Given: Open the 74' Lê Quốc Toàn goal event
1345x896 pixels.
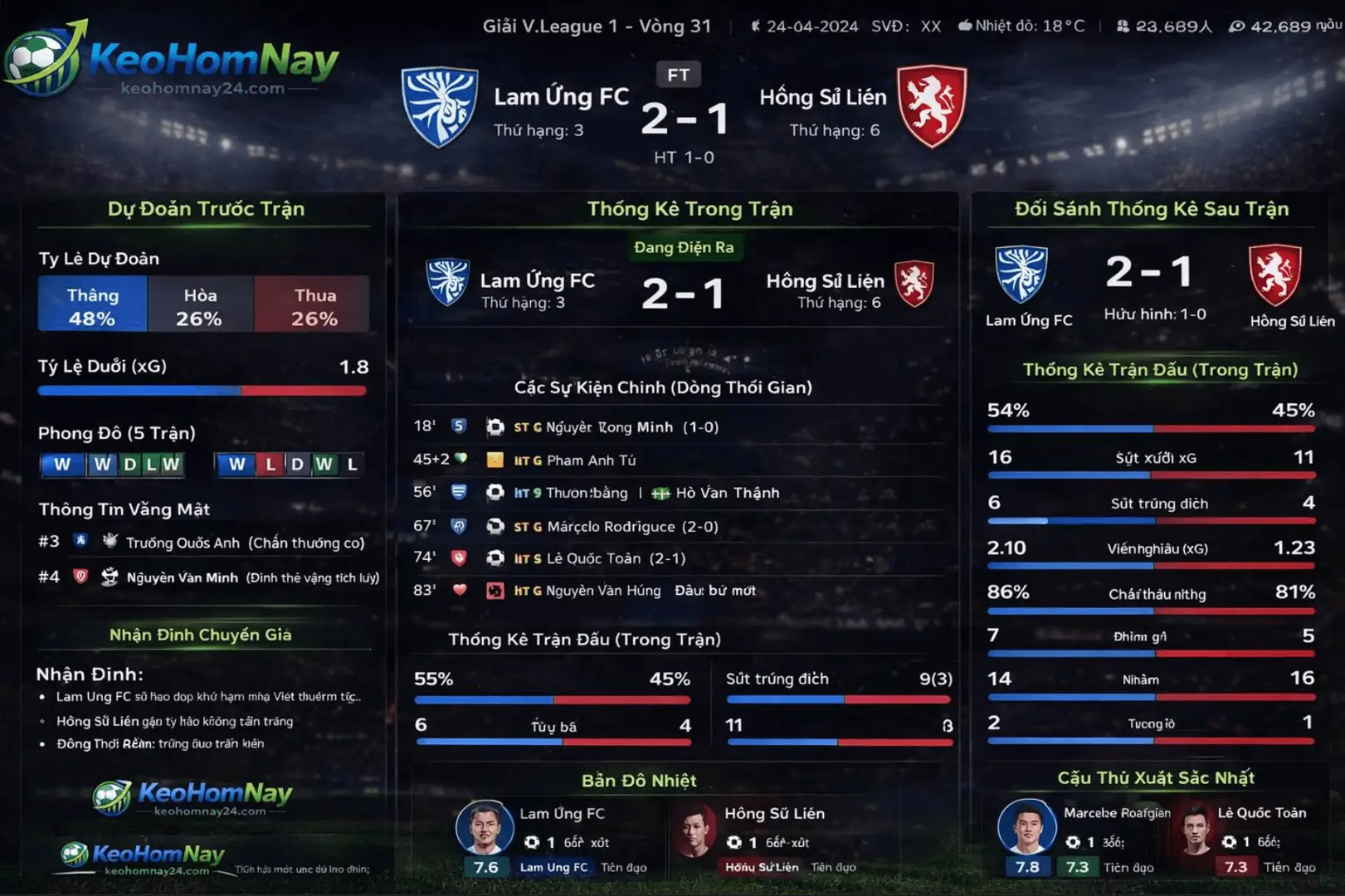Looking at the screenshot, I should [x=599, y=558].
